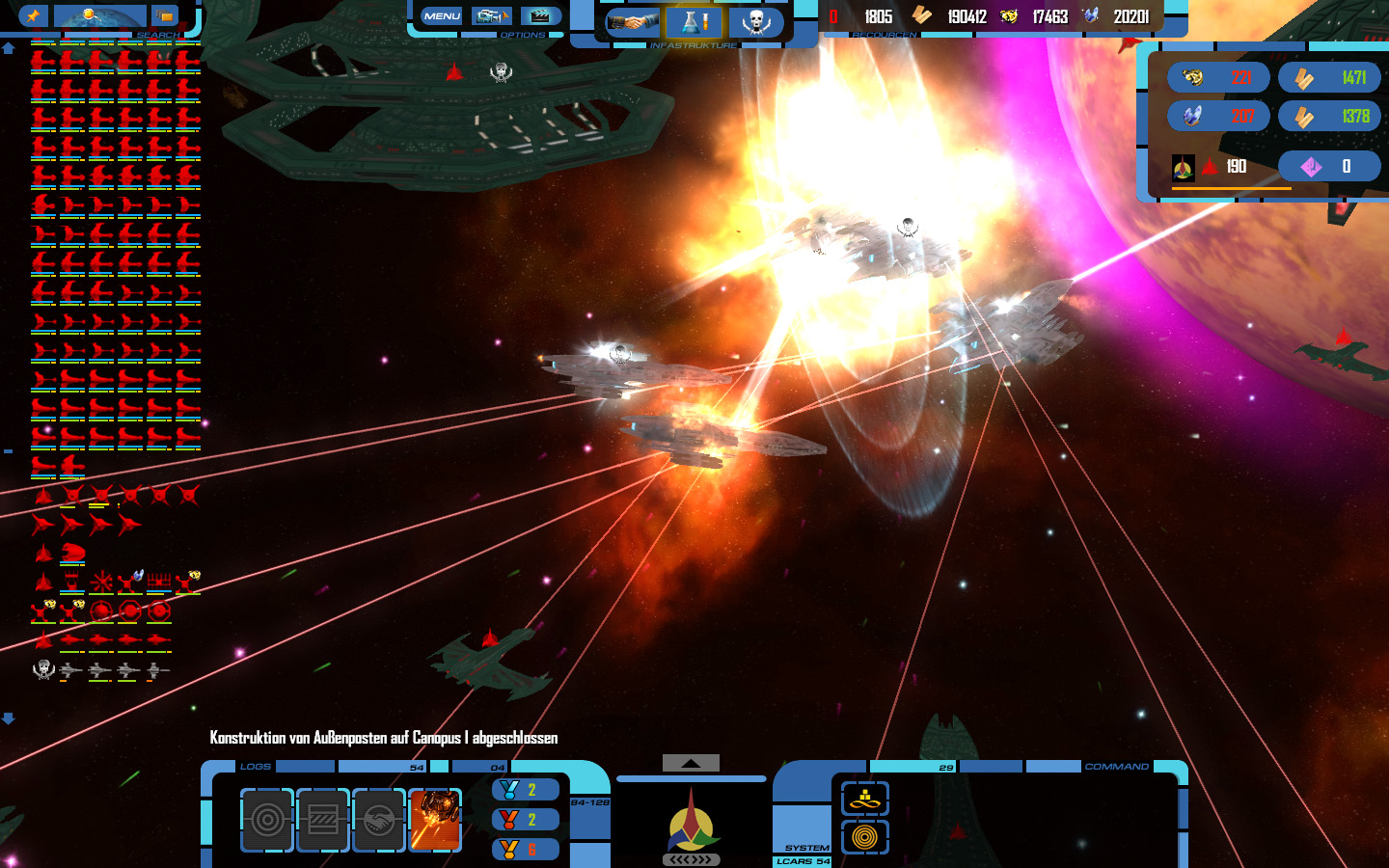This screenshot has width=1389, height=868.
Task: Click the blue down arrow below unit list
Action: pos(9,719)
